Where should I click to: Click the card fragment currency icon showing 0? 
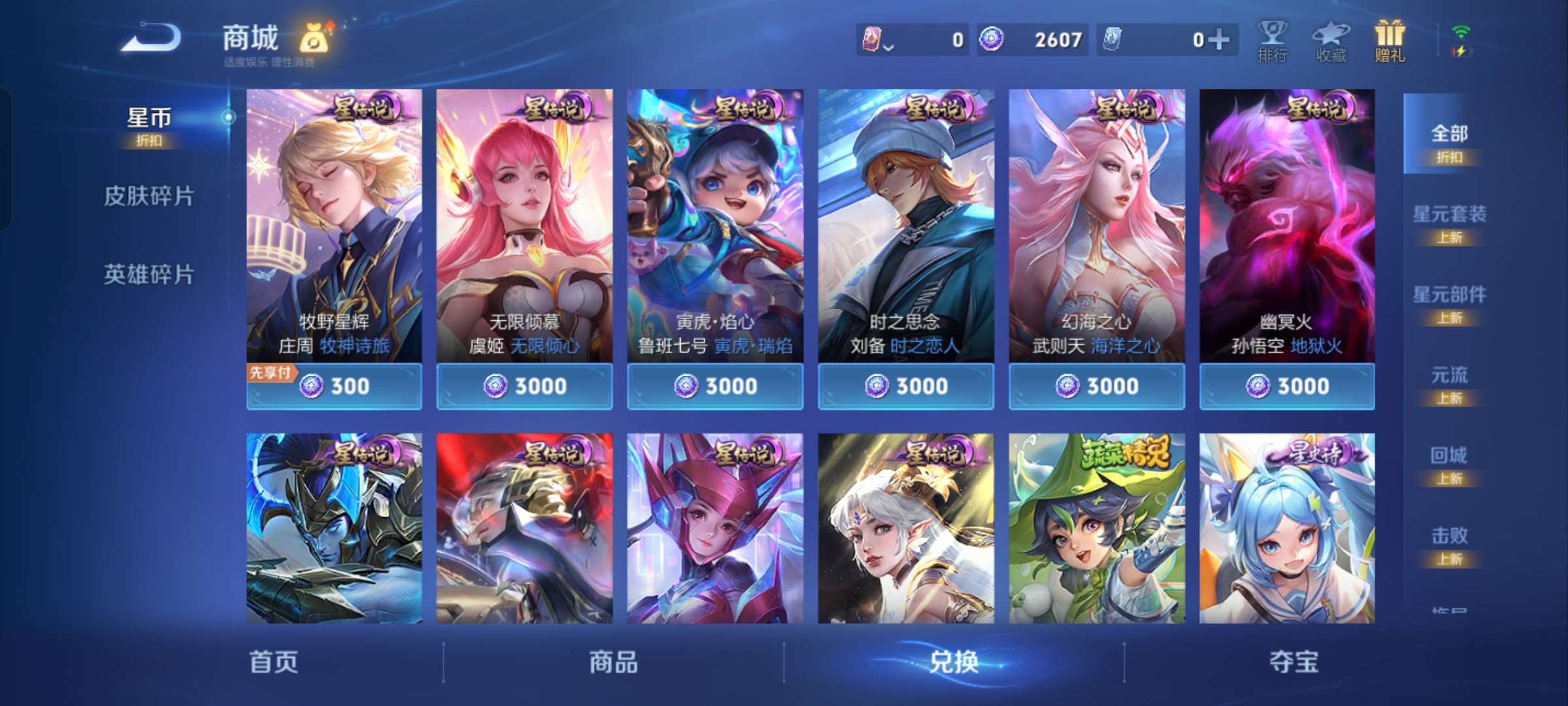(871, 38)
